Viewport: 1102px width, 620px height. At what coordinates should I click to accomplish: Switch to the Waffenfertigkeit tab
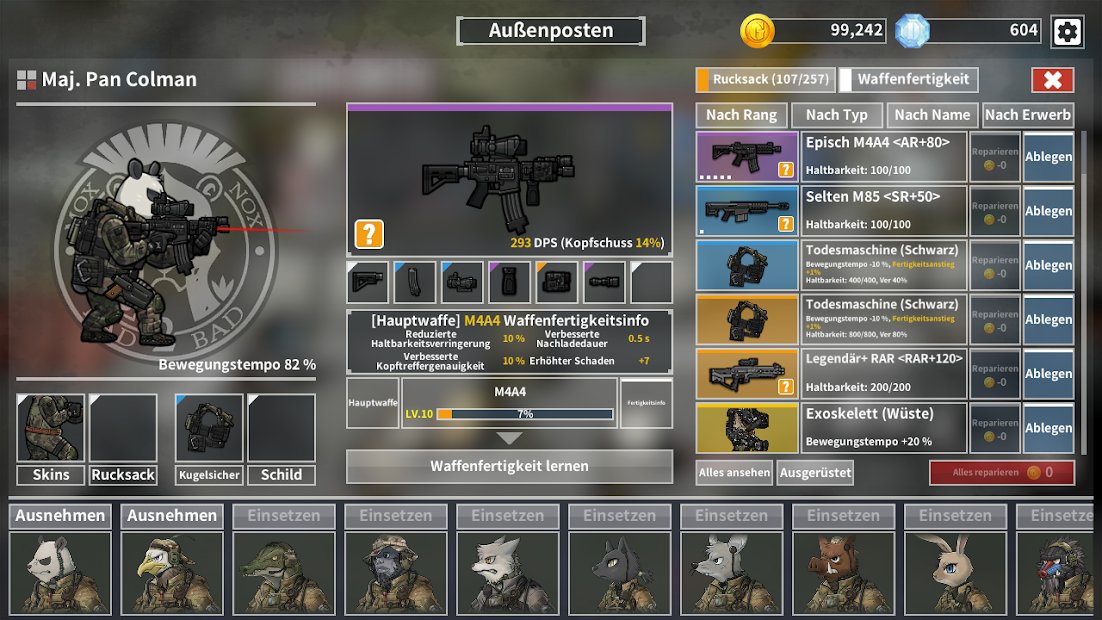coord(908,80)
